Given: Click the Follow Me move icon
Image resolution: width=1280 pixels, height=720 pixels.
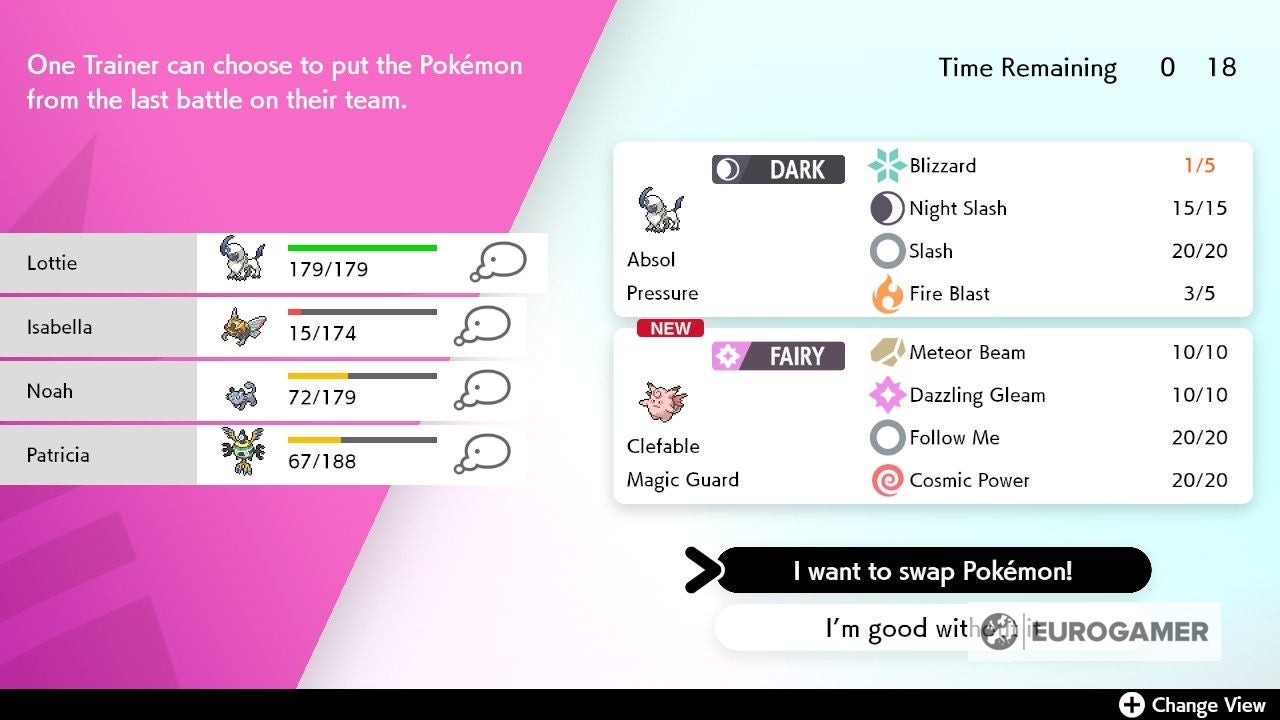Looking at the screenshot, I should tap(888, 437).
